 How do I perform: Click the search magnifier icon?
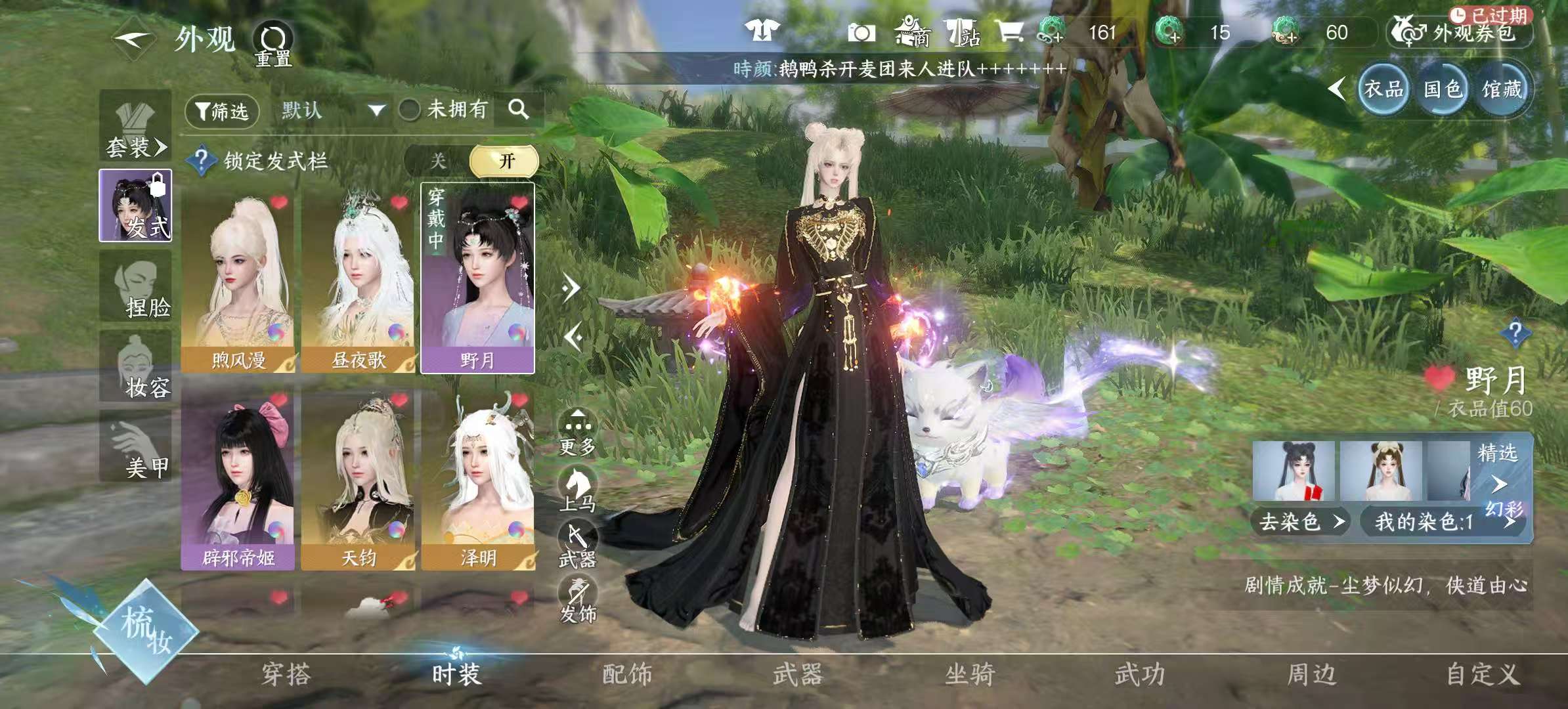click(516, 110)
